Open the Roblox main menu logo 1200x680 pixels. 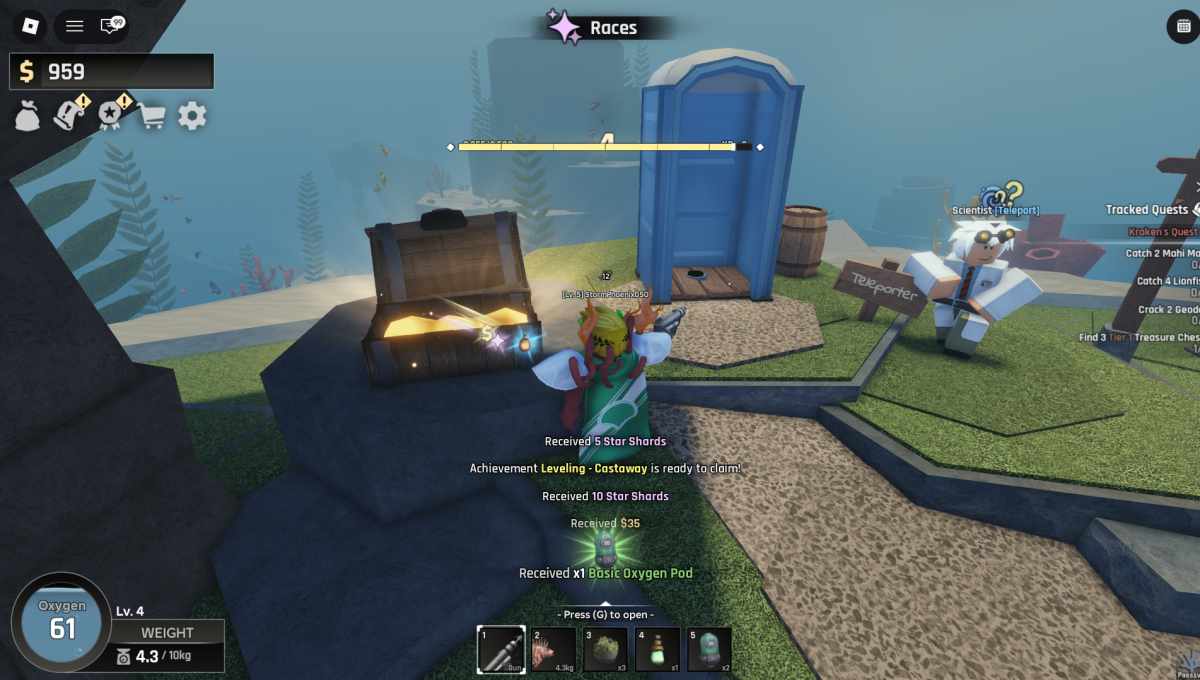click(x=30, y=26)
